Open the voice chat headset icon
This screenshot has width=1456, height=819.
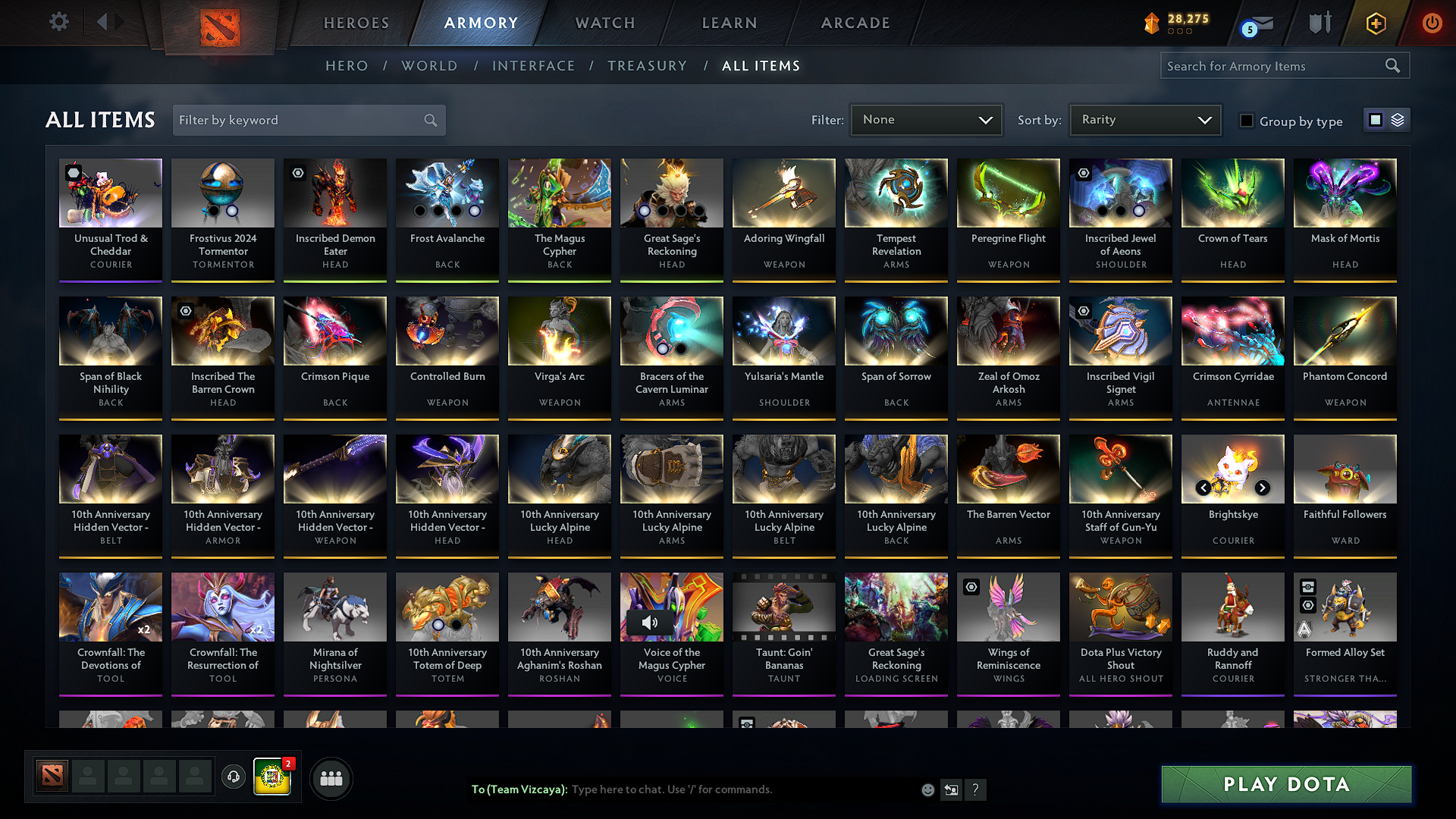[x=233, y=777]
